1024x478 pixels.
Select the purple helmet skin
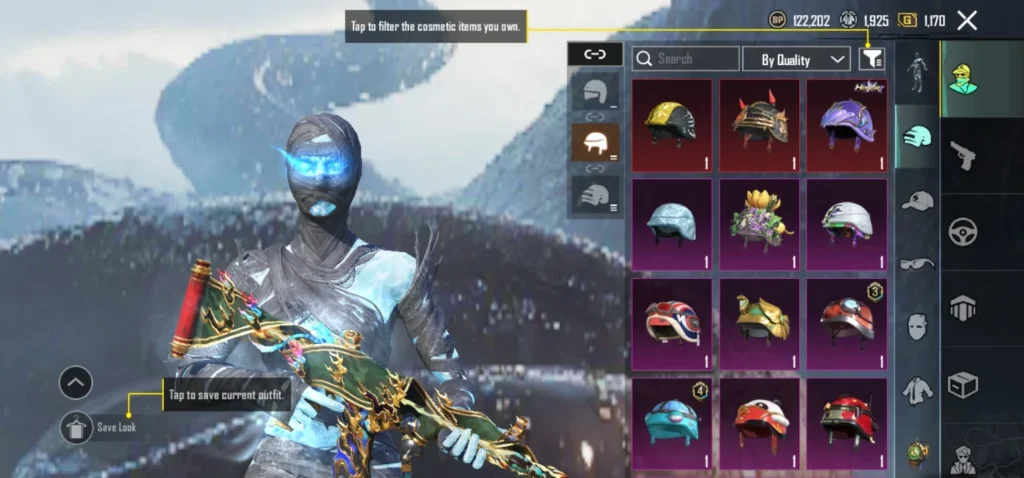point(847,125)
